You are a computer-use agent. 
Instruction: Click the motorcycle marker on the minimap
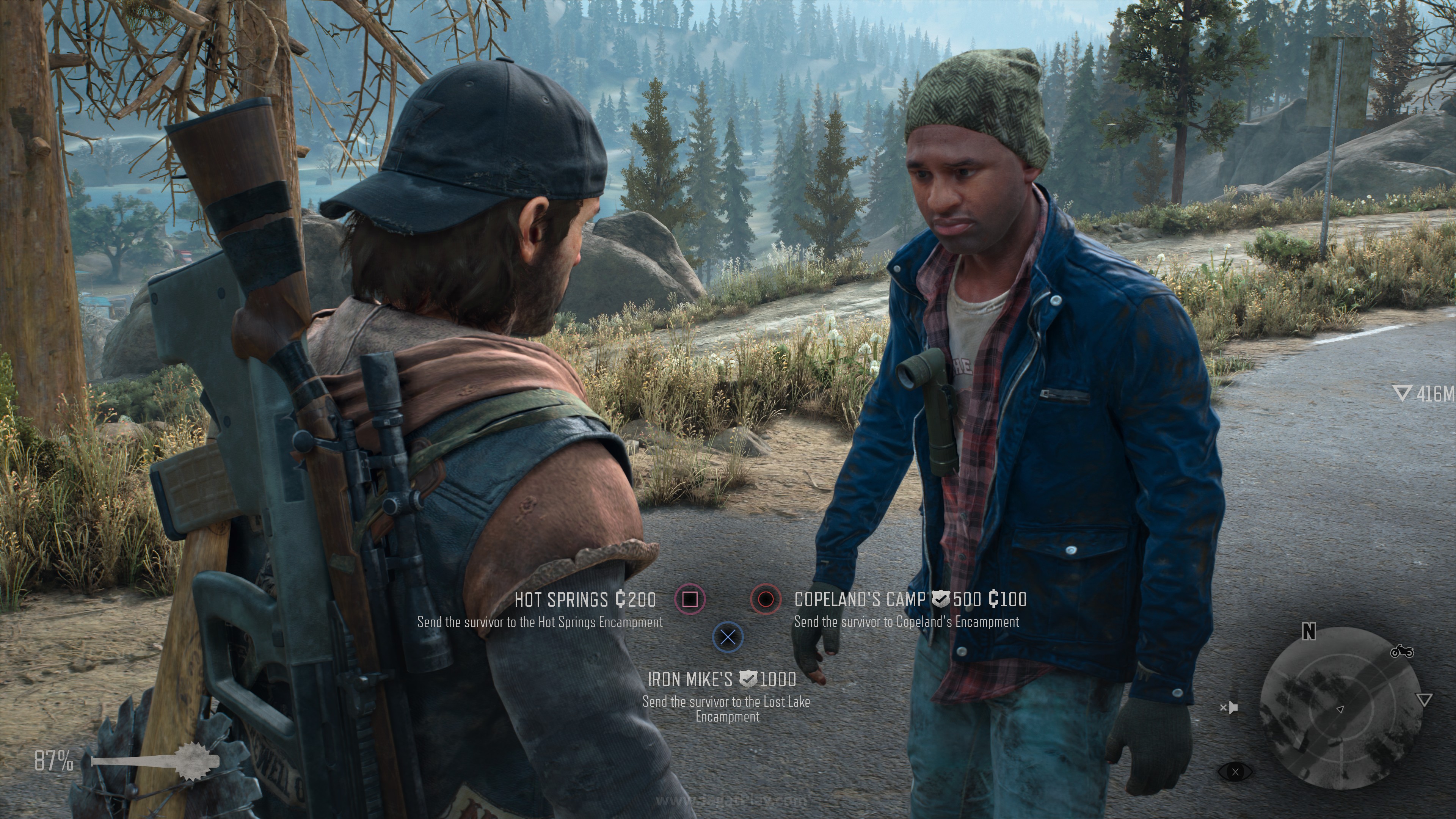point(1402,652)
